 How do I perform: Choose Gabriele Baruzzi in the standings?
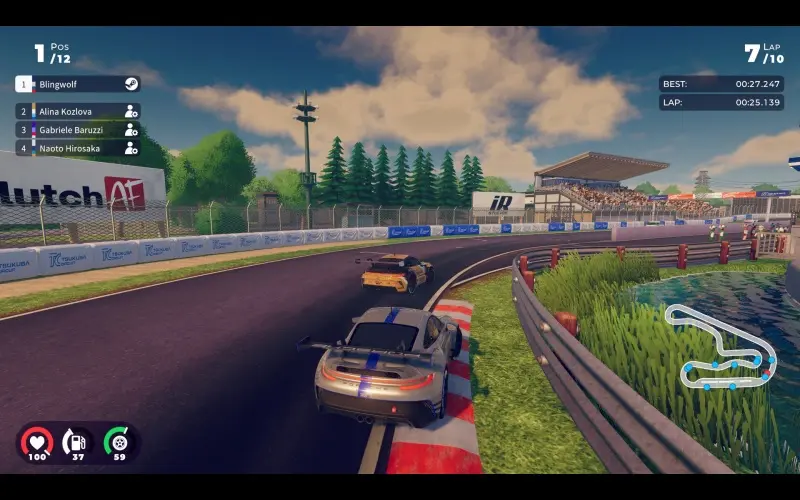(x=77, y=130)
